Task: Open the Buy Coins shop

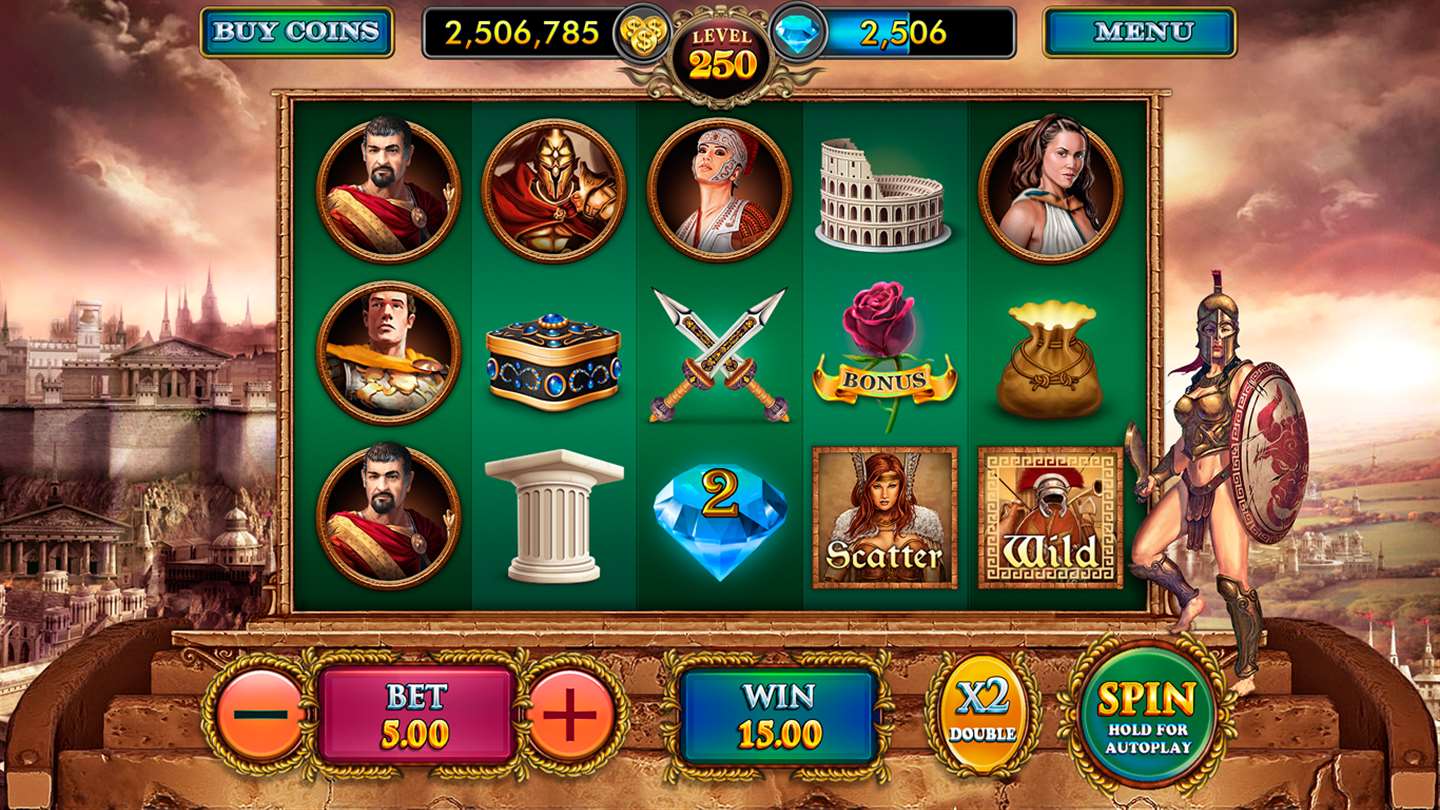Action: (297, 32)
